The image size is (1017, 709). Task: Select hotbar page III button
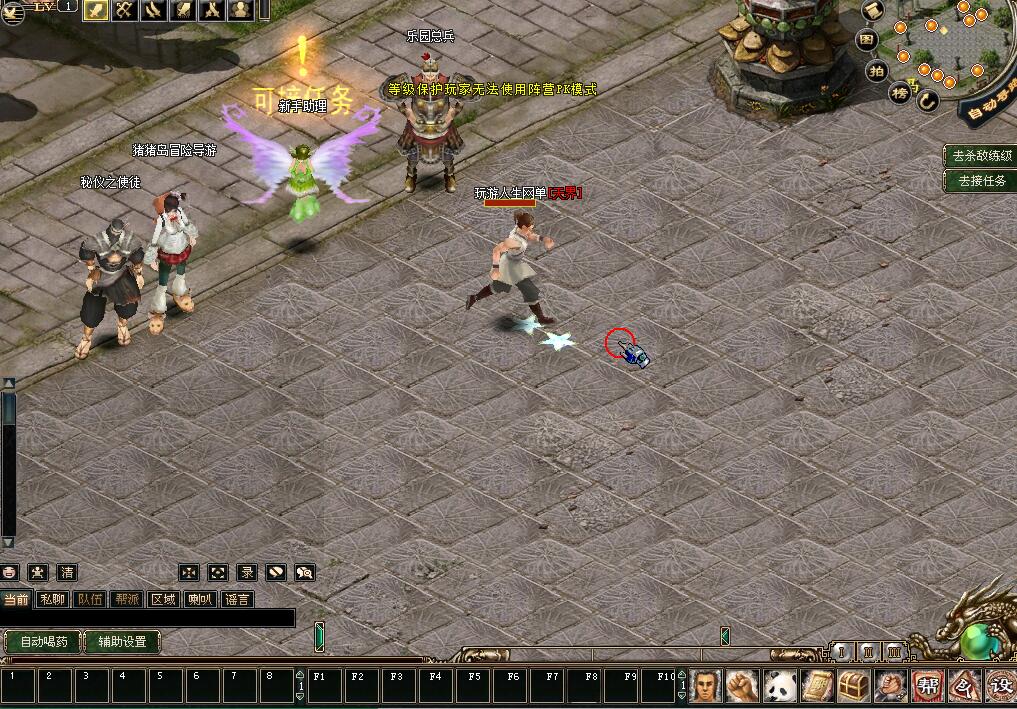[x=894, y=652]
